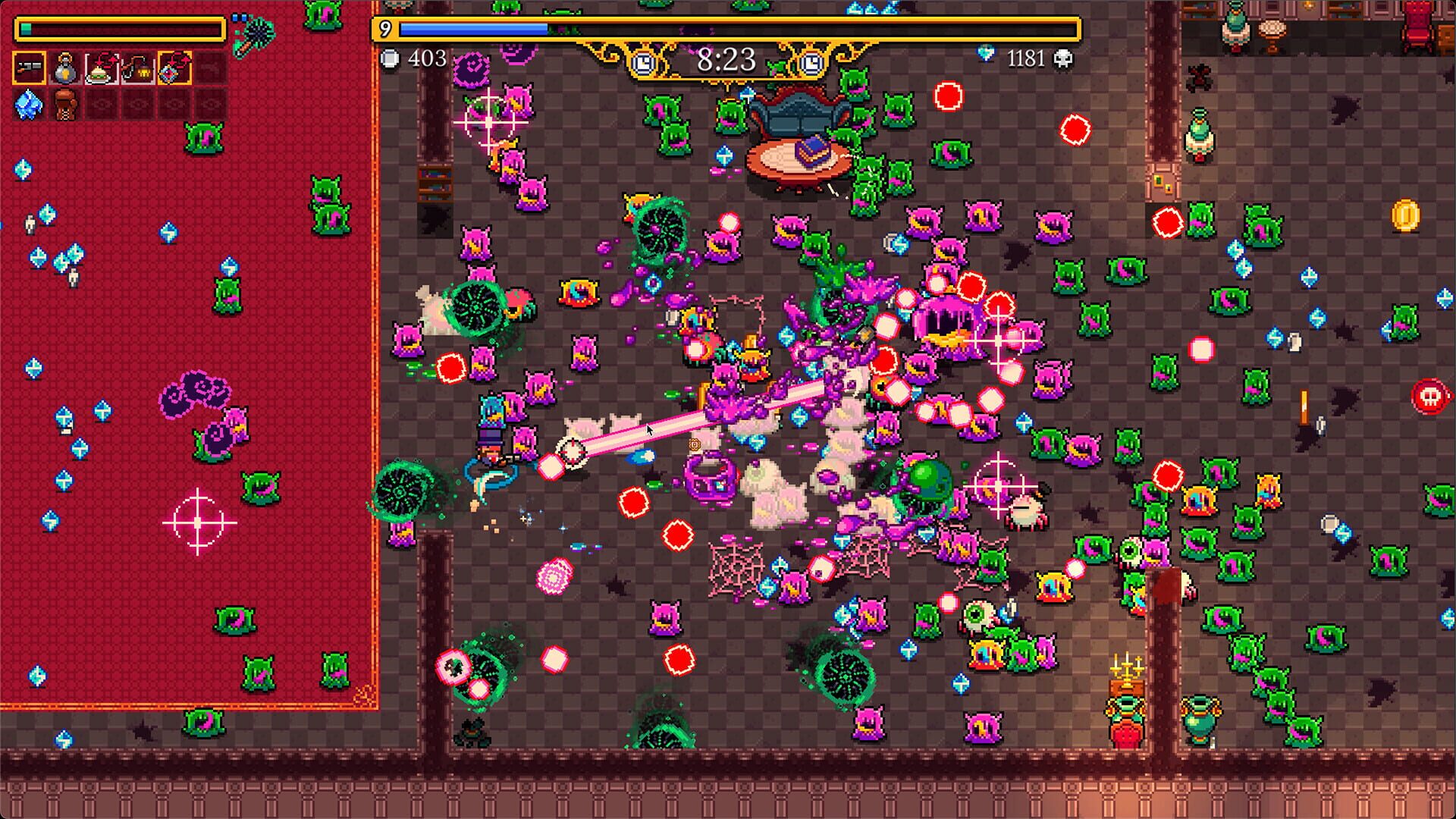The width and height of the screenshot is (1456, 819).
Task: Click the level 9 badge on the XP bar
Action: pyautogui.click(x=387, y=29)
